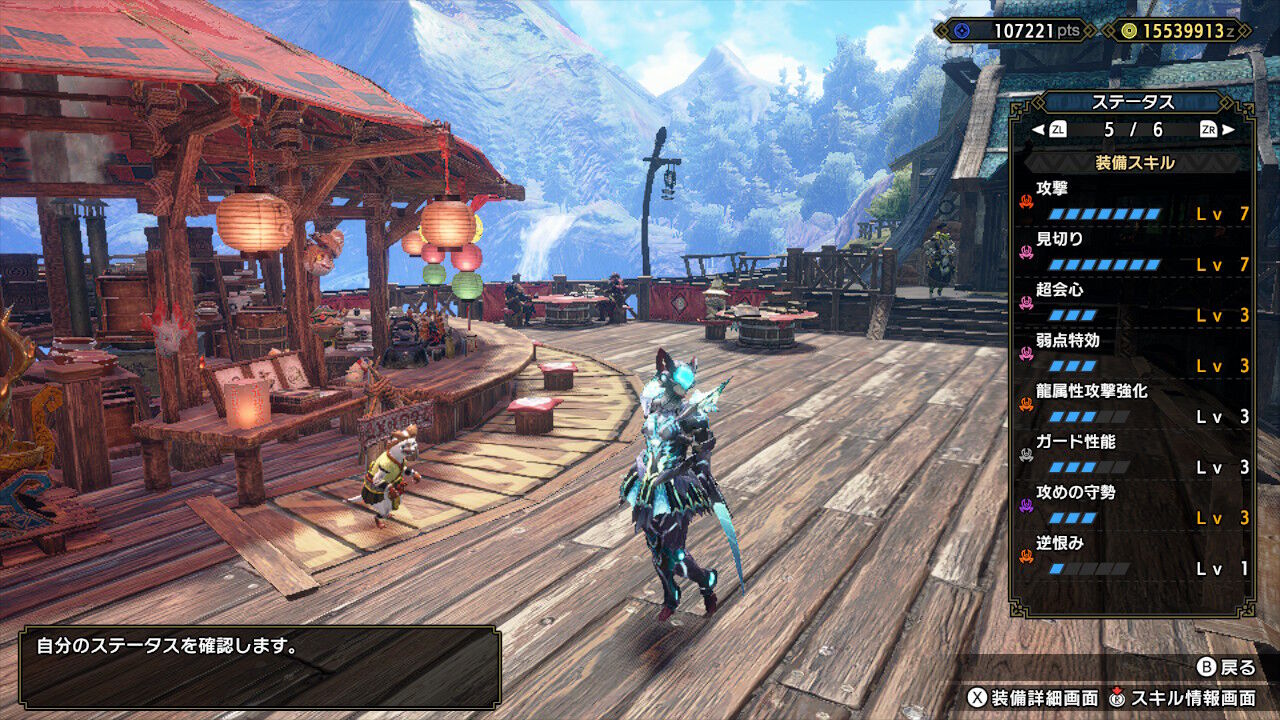Choose the 攻めの守勢 skill entry
This screenshot has width=1280, height=720.
coord(1133,505)
